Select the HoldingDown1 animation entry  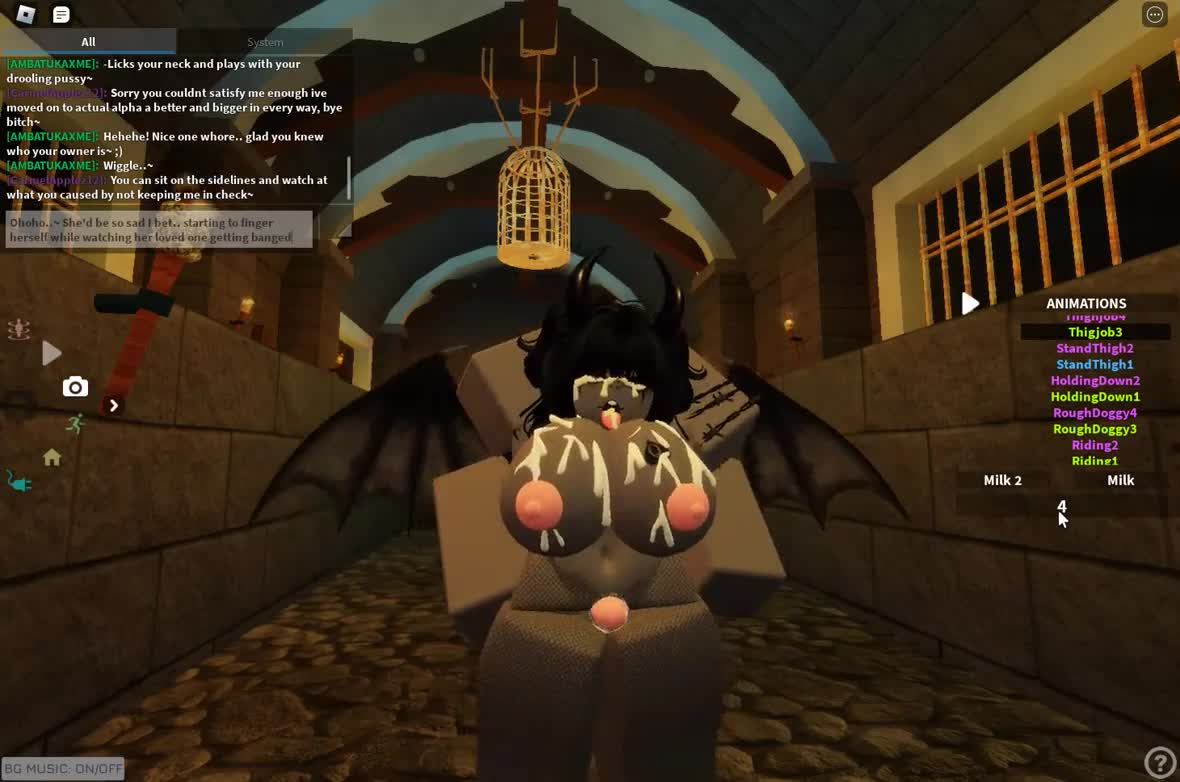click(x=1095, y=396)
